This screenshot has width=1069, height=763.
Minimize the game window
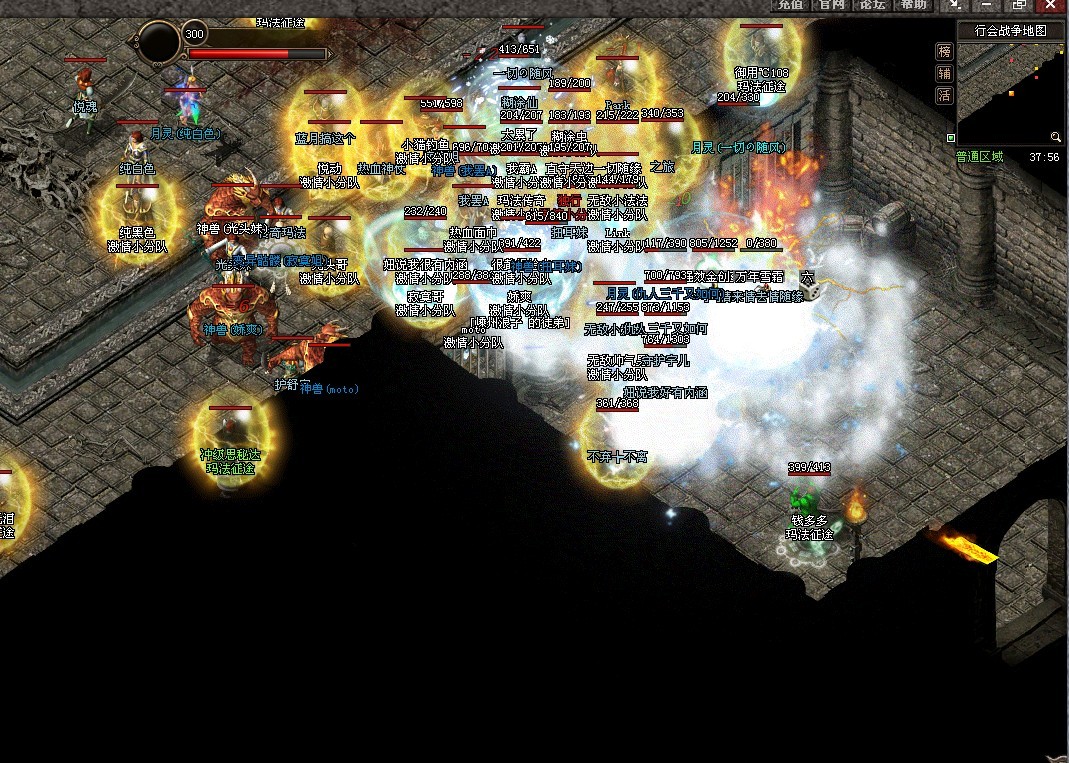click(987, 5)
